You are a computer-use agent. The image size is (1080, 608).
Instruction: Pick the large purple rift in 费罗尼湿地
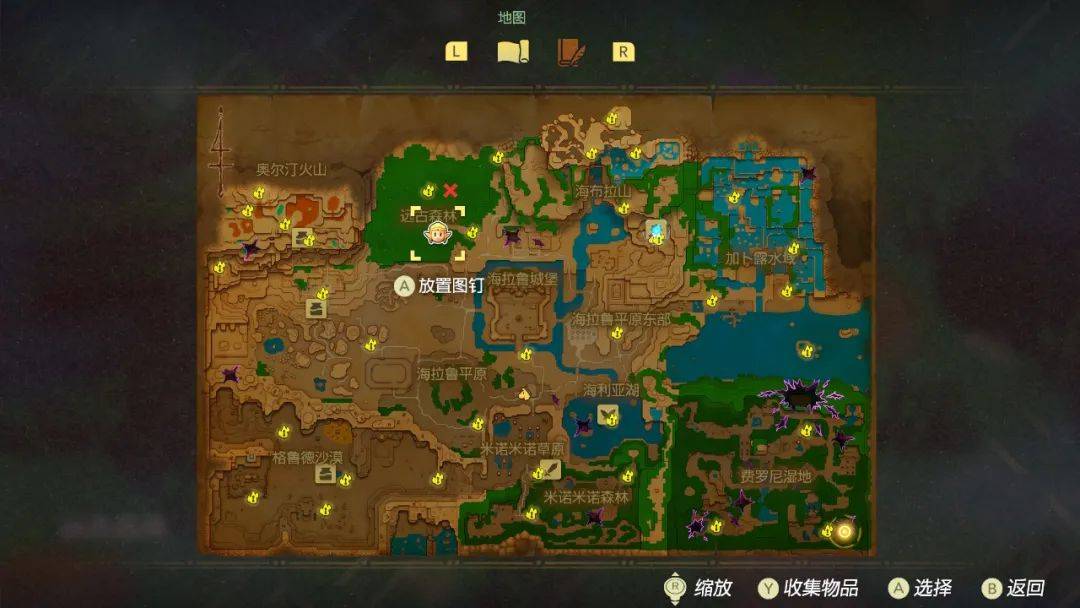click(x=800, y=399)
